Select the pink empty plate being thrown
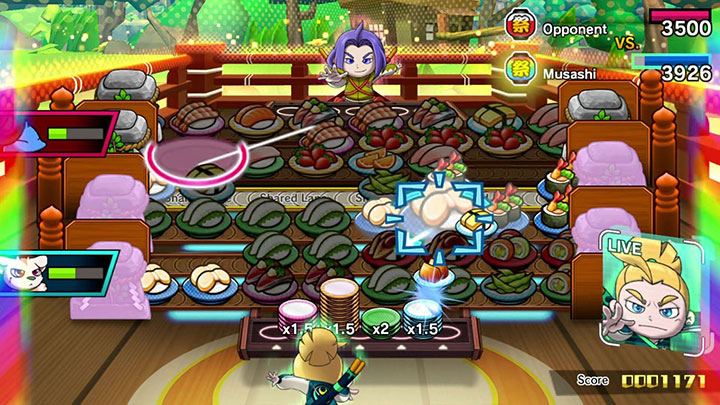Viewport: 720px width, 405px height. 194,162
